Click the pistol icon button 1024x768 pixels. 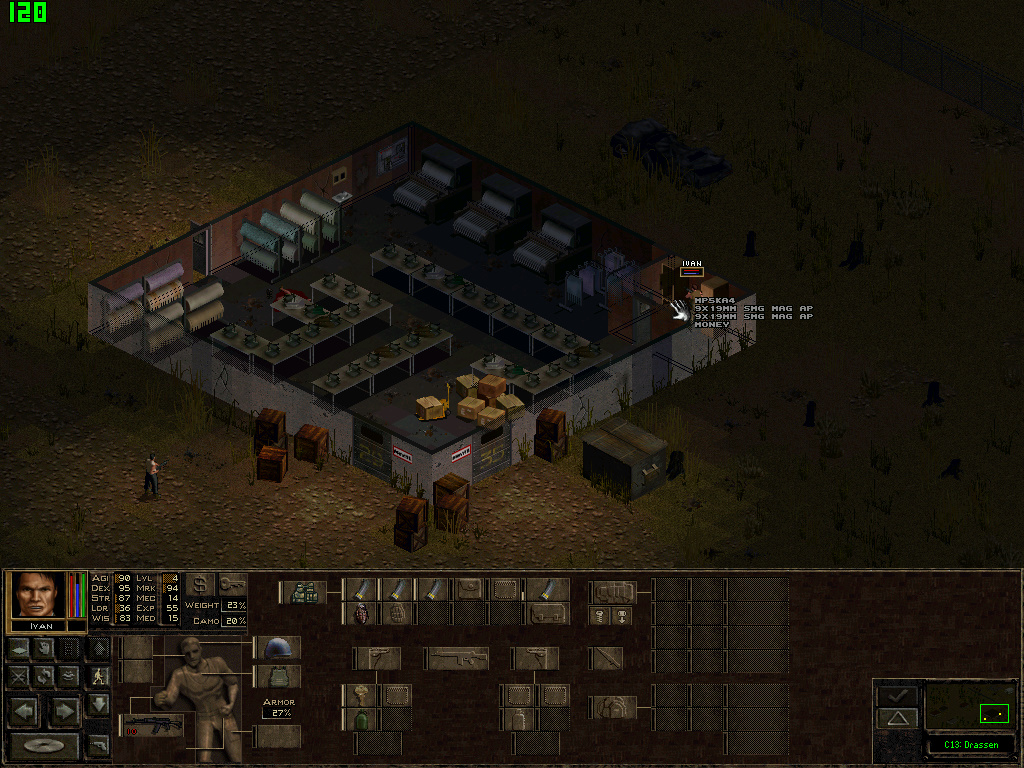98,745
